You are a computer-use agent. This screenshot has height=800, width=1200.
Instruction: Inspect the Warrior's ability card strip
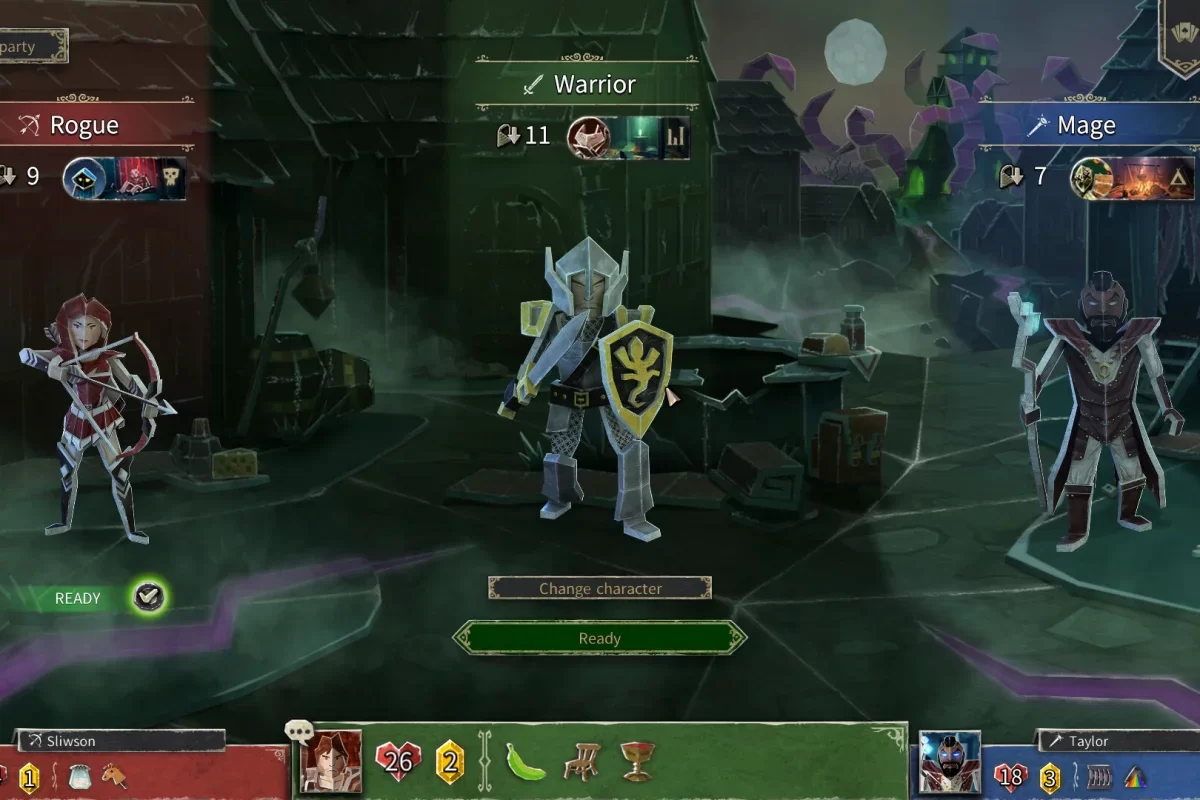pos(629,137)
